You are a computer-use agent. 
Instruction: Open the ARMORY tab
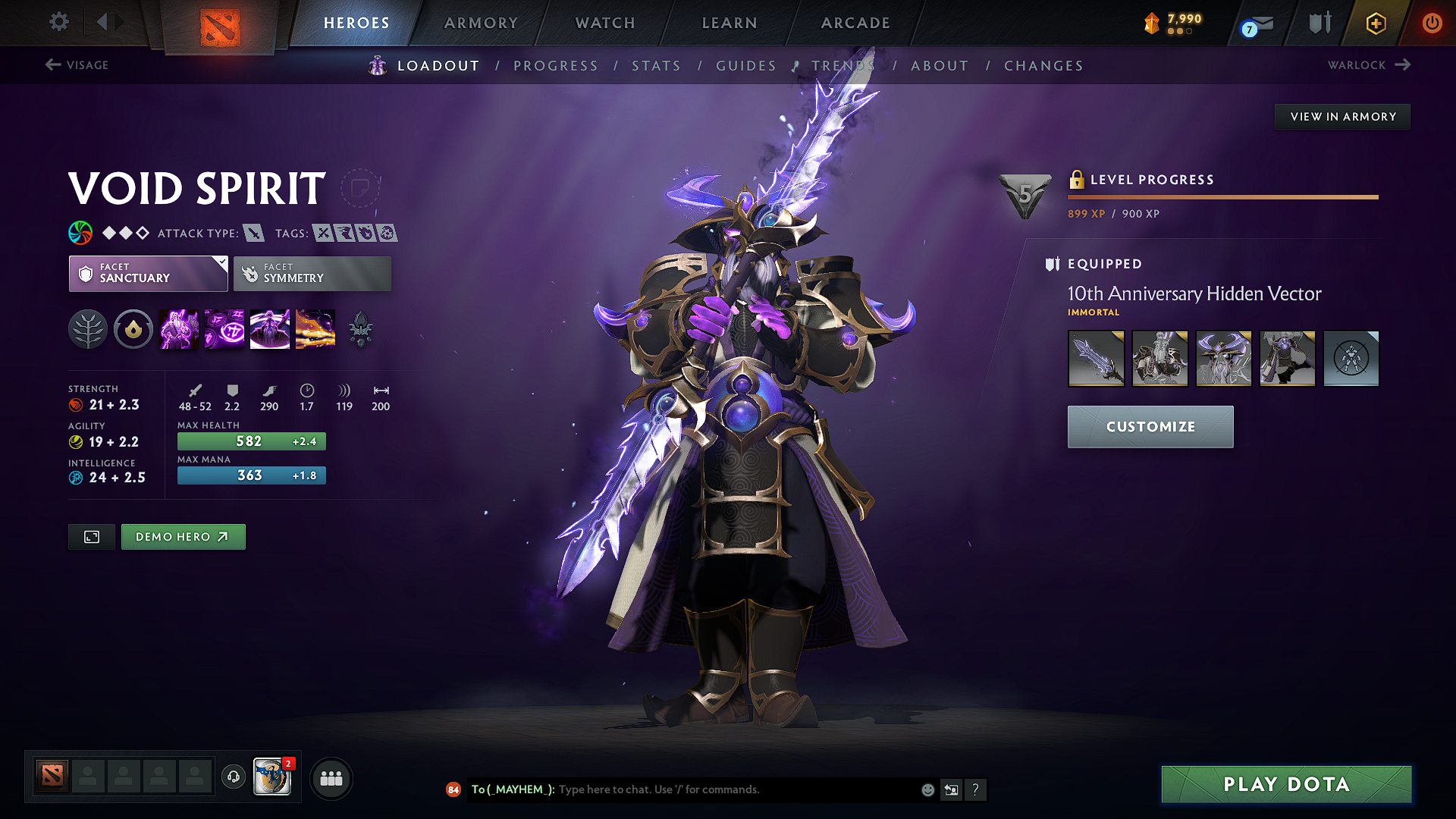481,23
